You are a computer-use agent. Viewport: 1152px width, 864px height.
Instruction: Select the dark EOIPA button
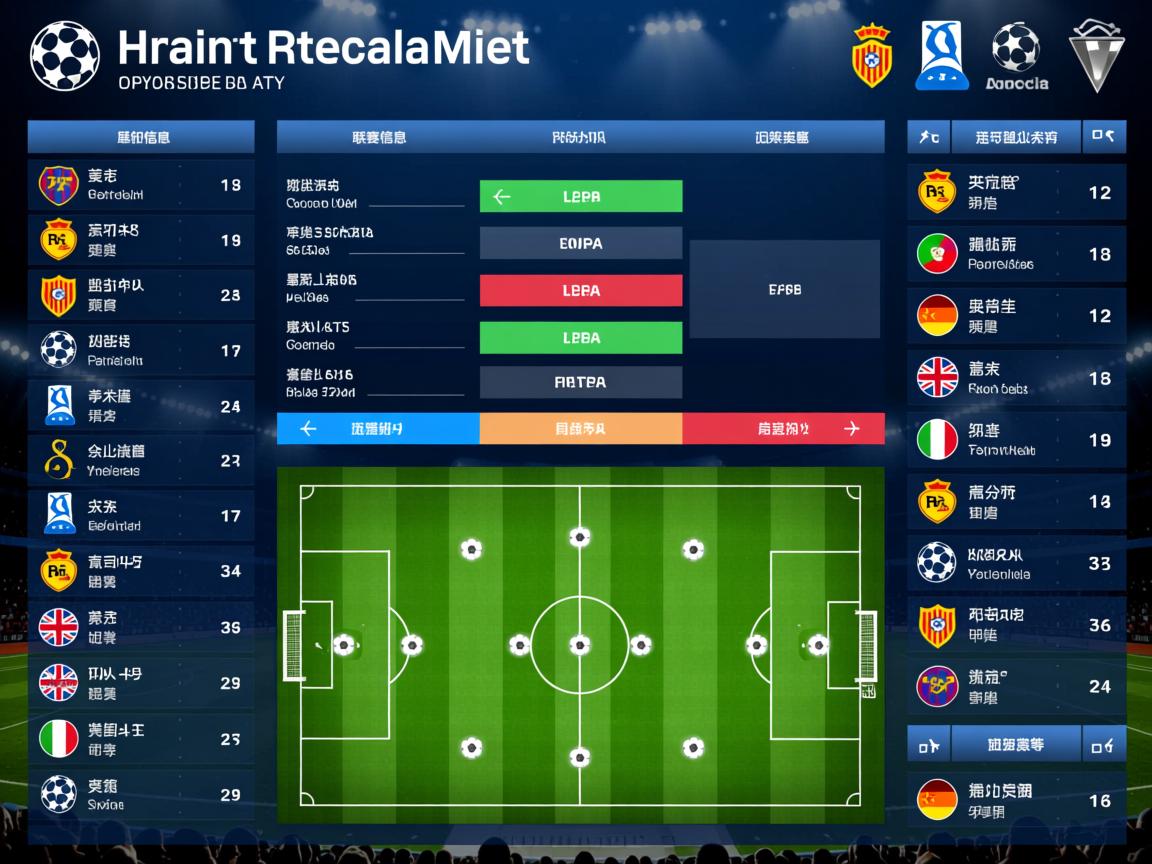(581, 243)
